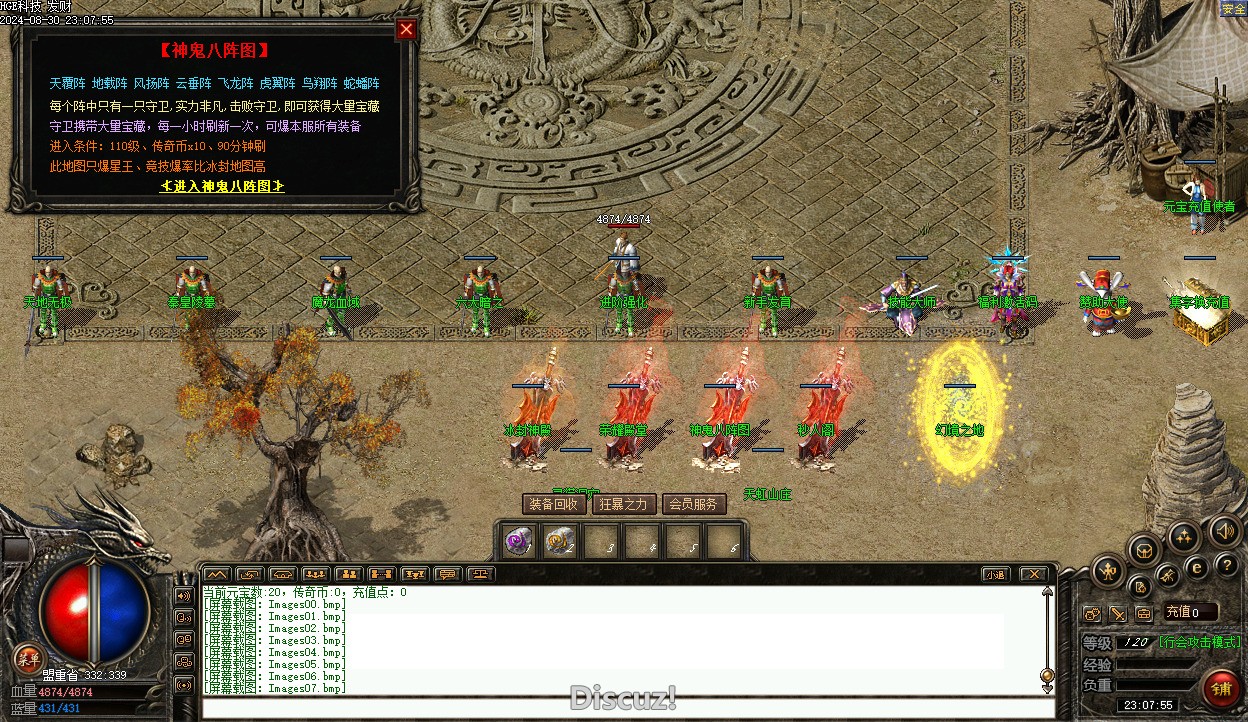Close the chat panel with its X button
1248x722 pixels.
coord(1033,574)
